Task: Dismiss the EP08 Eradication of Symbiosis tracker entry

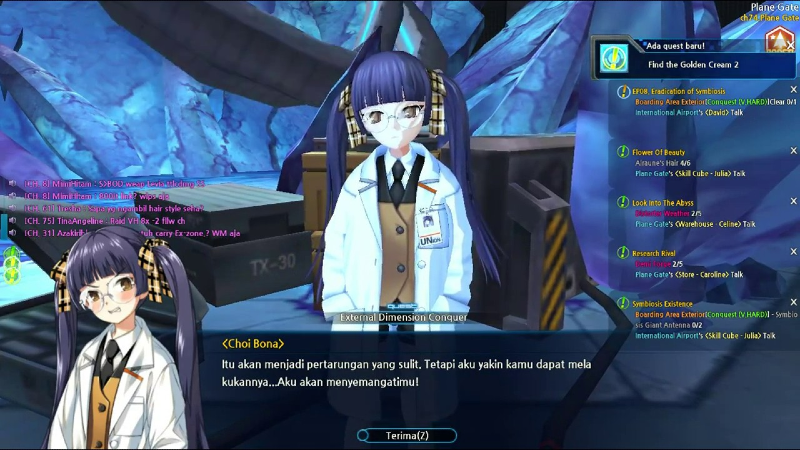Action: pos(794,90)
